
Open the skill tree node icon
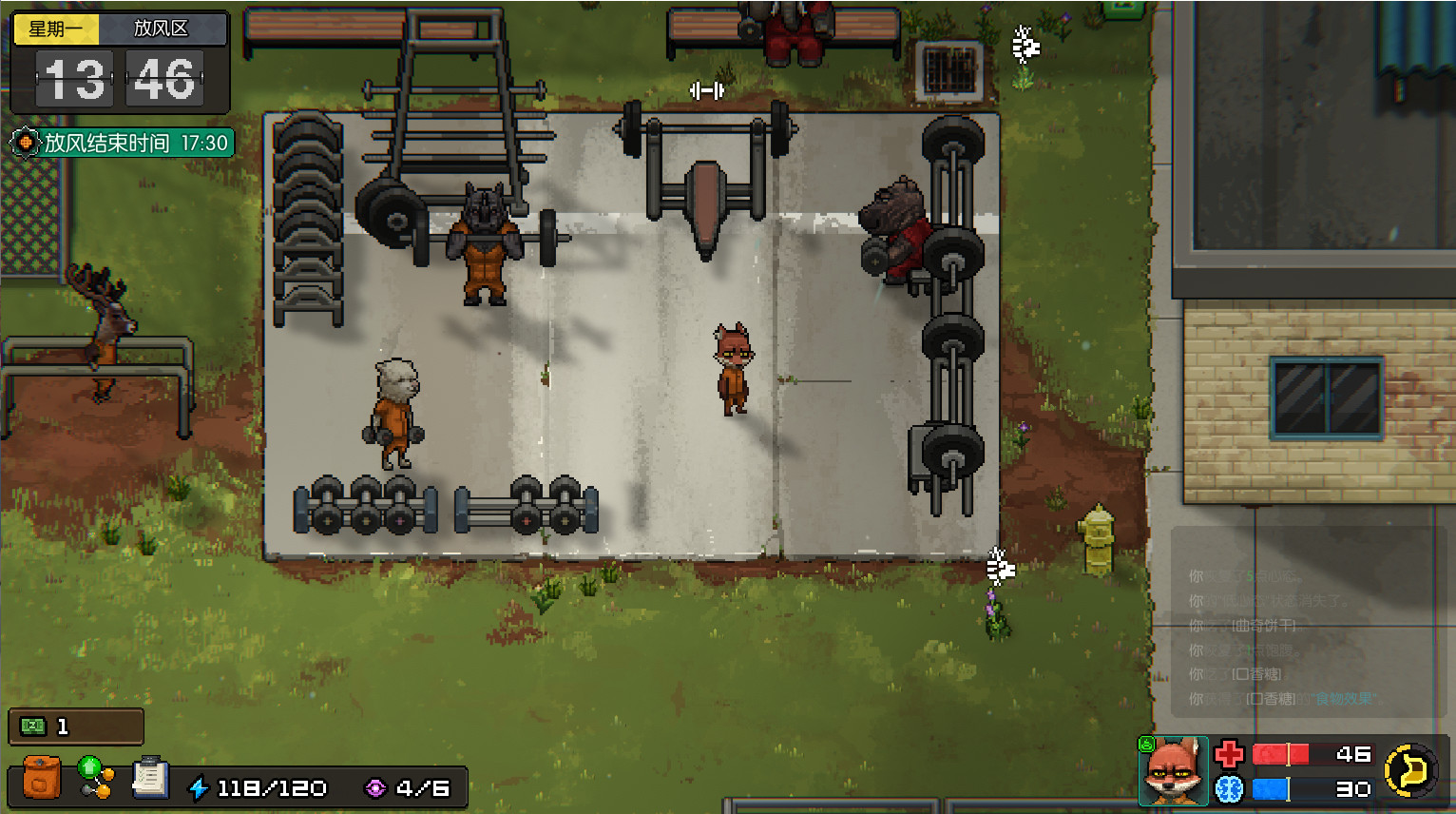94,777
